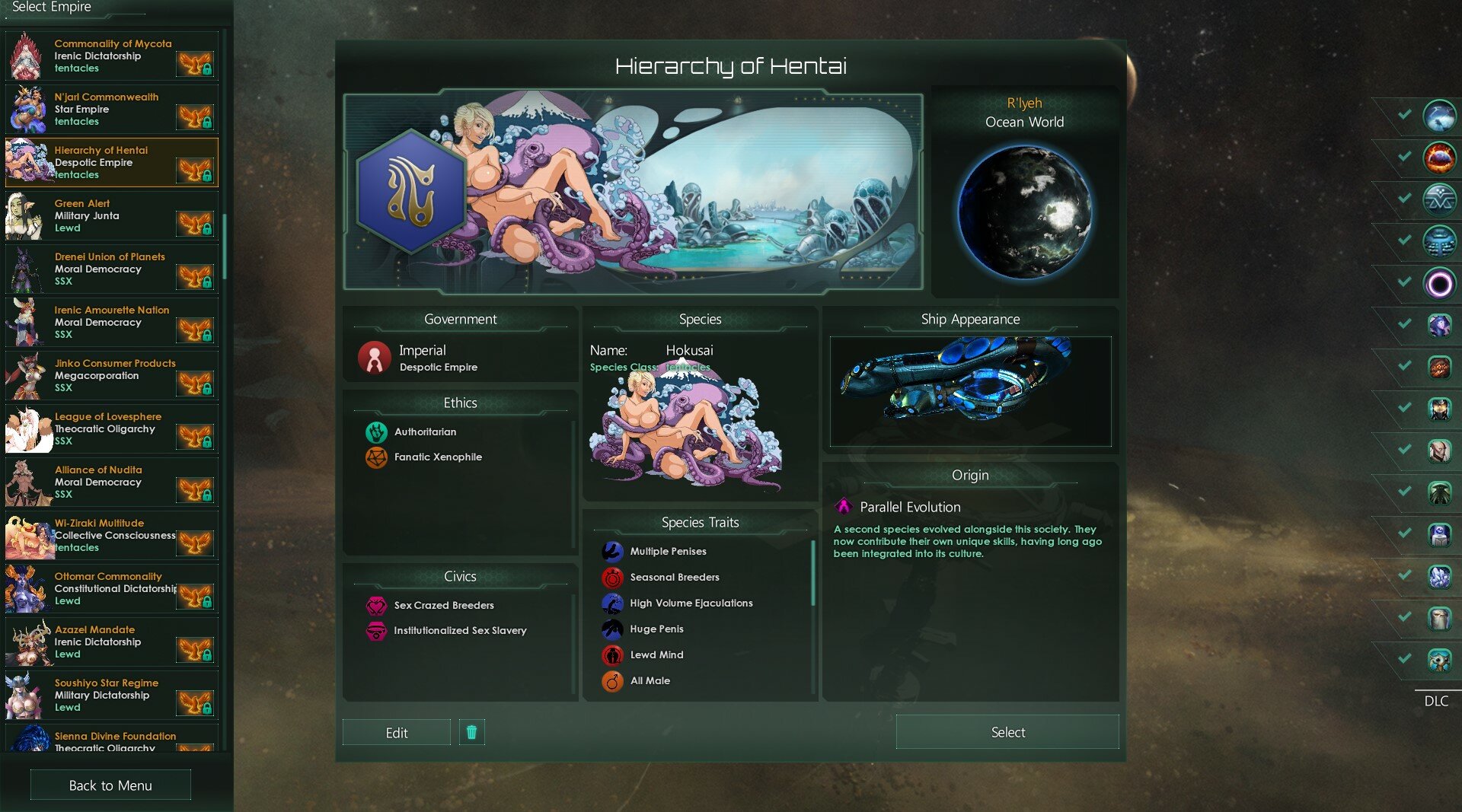Choose the Irenic Amourette Nation empire
The width and height of the screenshot is (1462, 812).
(111, 323)
